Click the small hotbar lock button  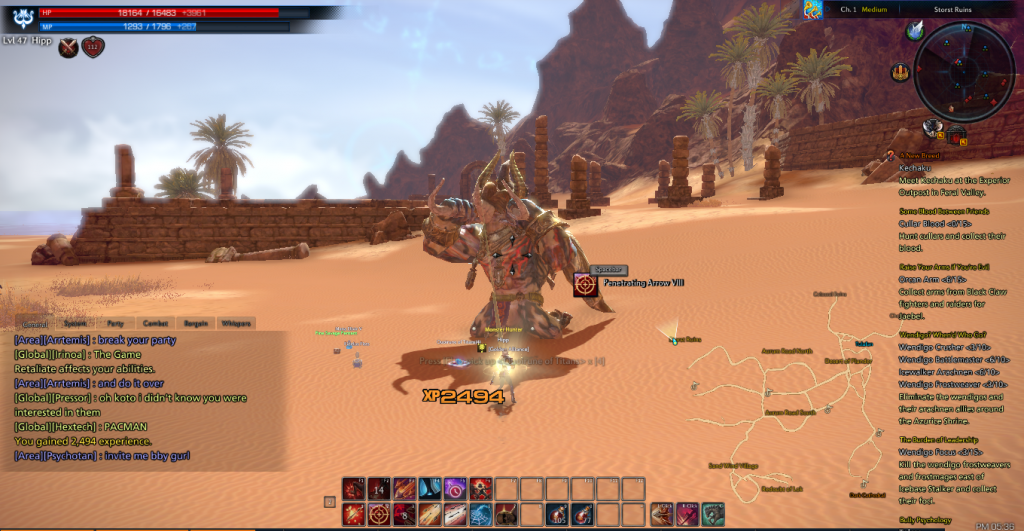(330, 501)
